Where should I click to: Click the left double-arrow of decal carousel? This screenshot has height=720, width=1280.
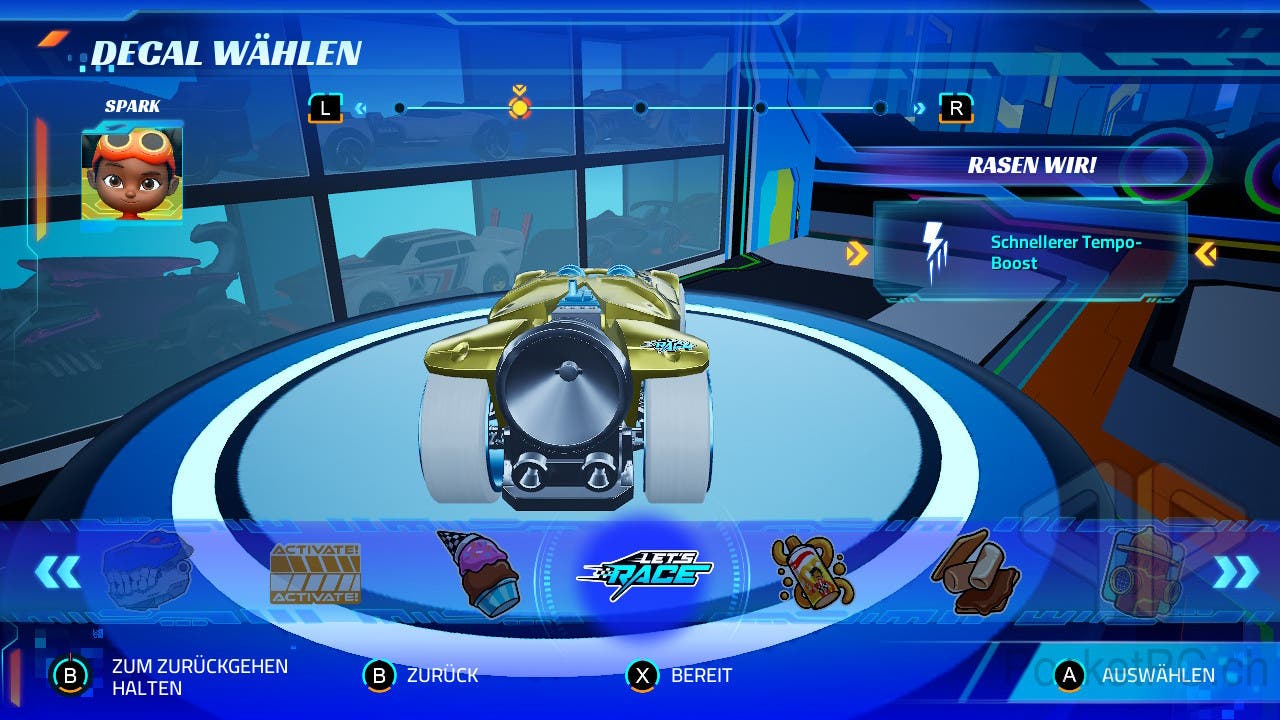57,572
